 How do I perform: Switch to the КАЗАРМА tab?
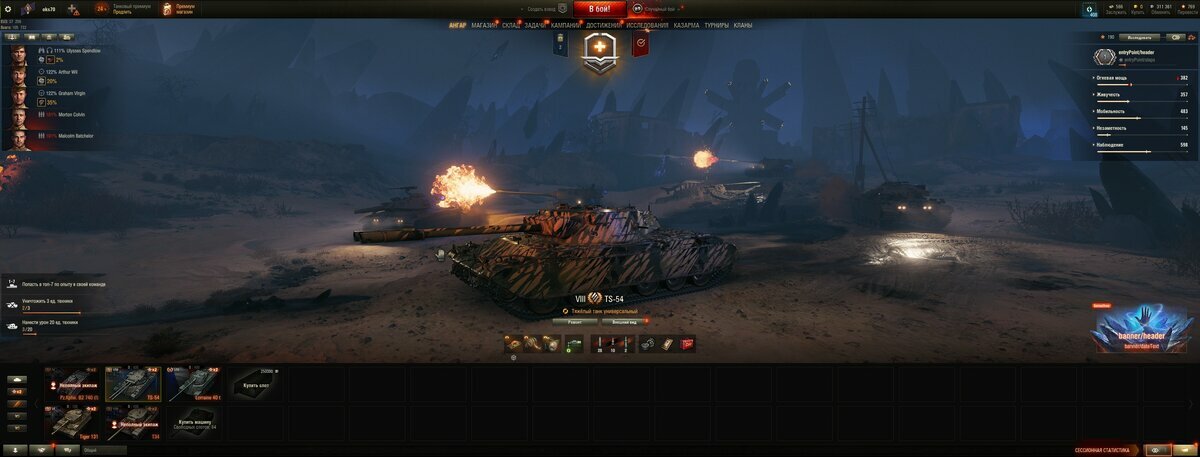[686, 25]
